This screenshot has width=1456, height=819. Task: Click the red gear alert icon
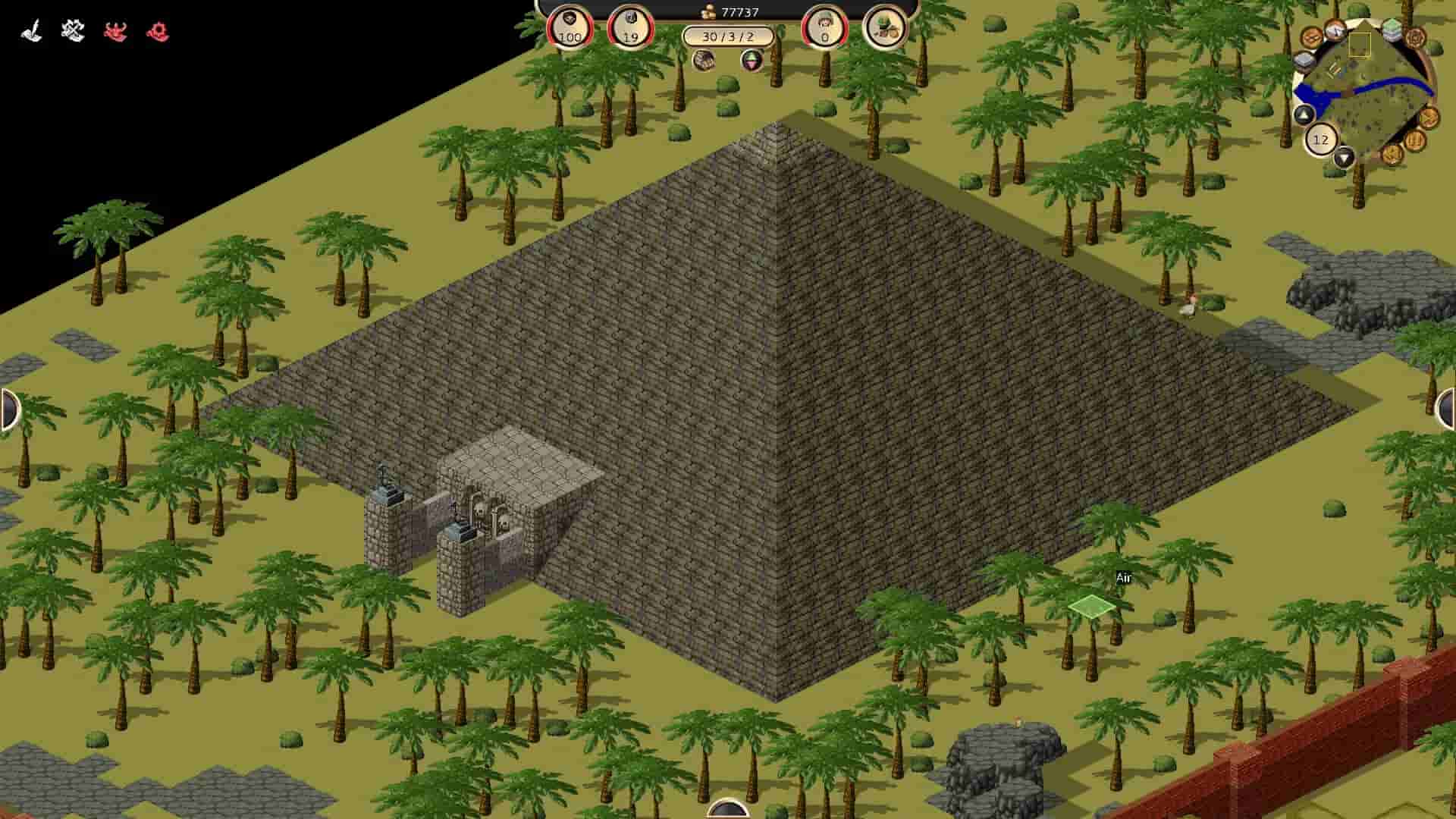click(x=158, y=32)
